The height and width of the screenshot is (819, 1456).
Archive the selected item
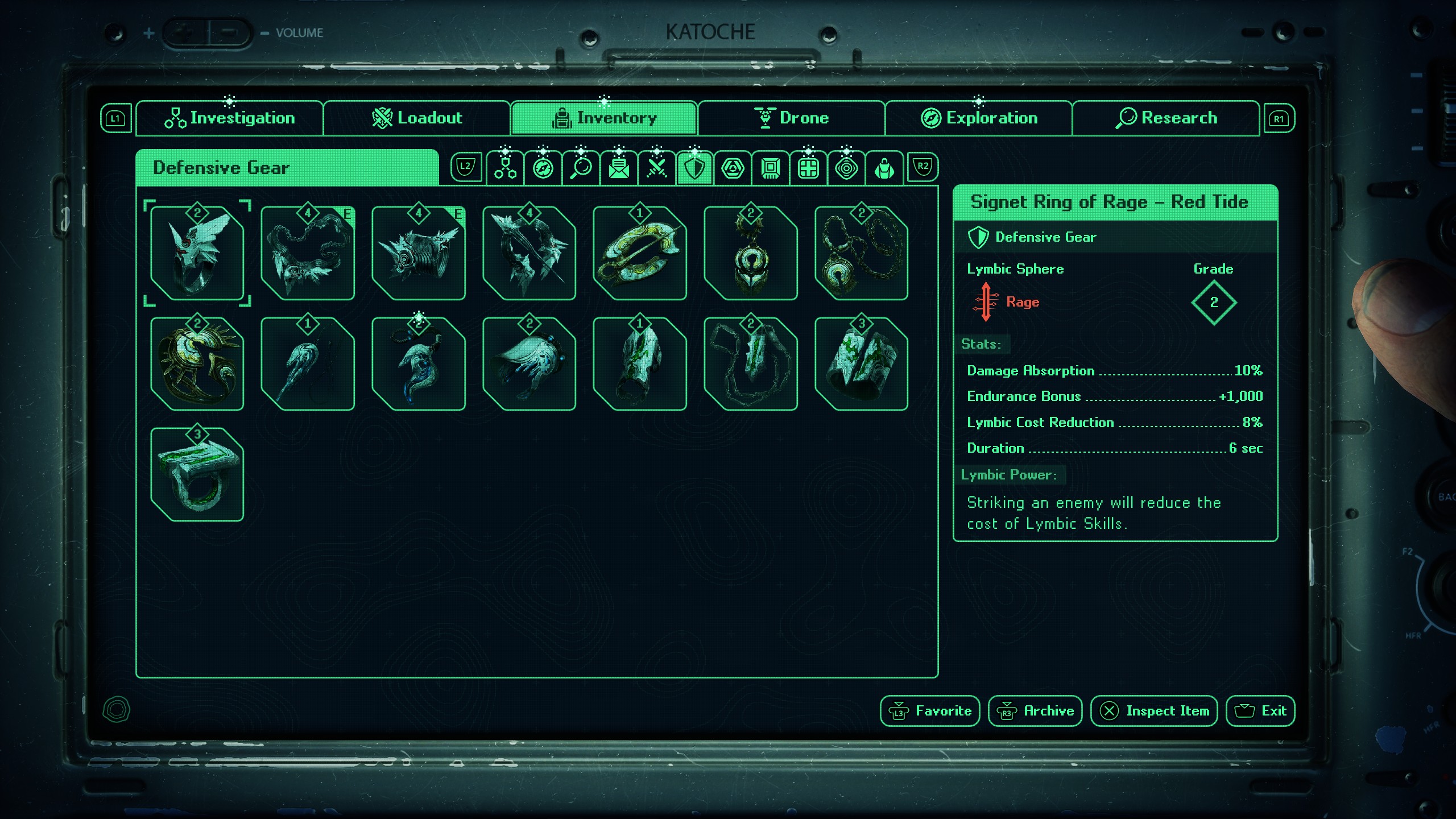coord(1035,711)
